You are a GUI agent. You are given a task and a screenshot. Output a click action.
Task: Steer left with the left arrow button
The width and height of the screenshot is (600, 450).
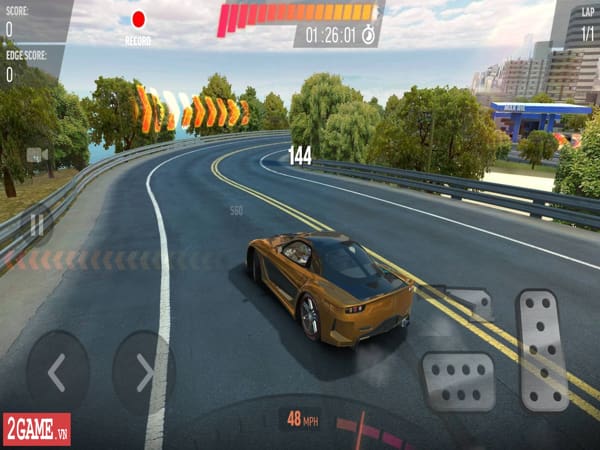pyautogui.click(x=57, y=372)
